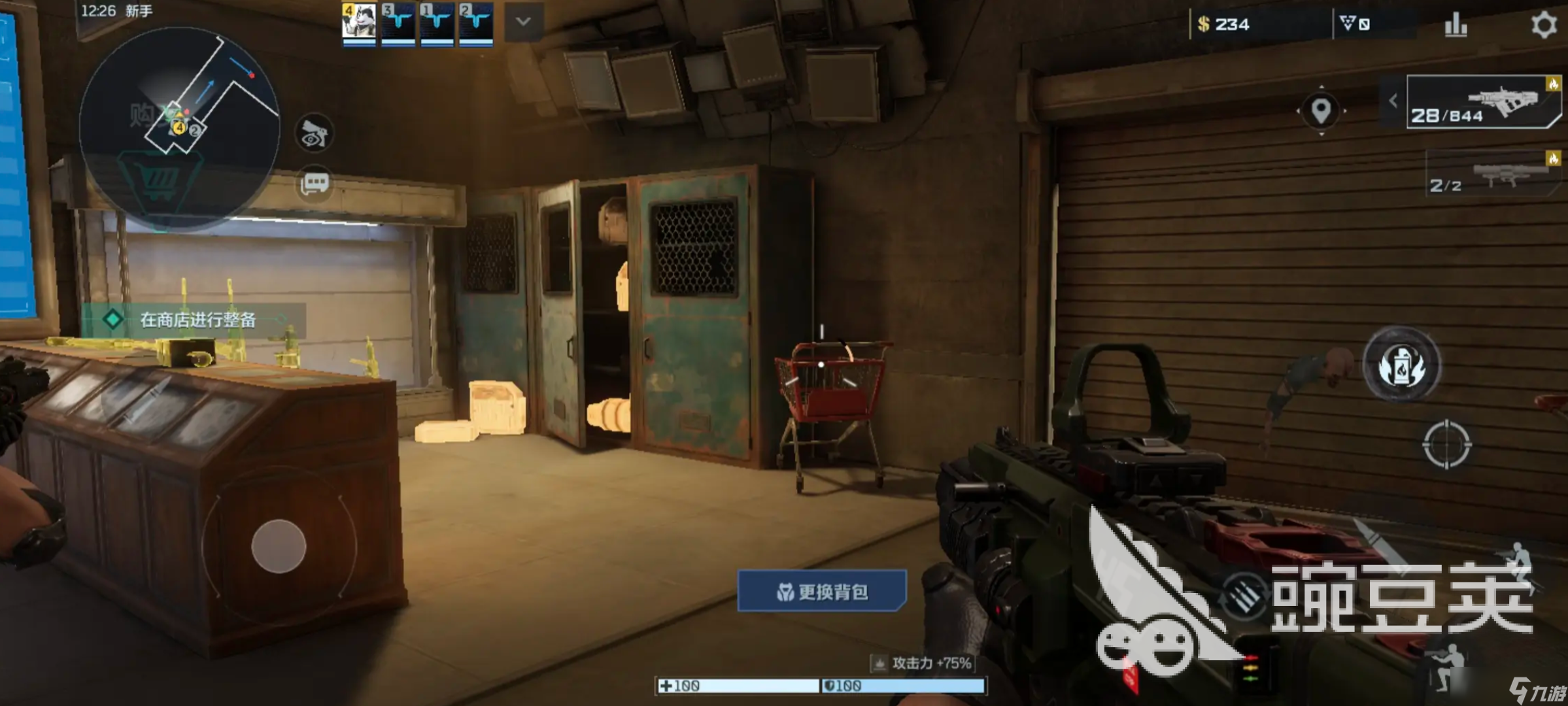Tap the virtual joystick knob
This screenshot has width=1568, height=706.
point(279,546)
